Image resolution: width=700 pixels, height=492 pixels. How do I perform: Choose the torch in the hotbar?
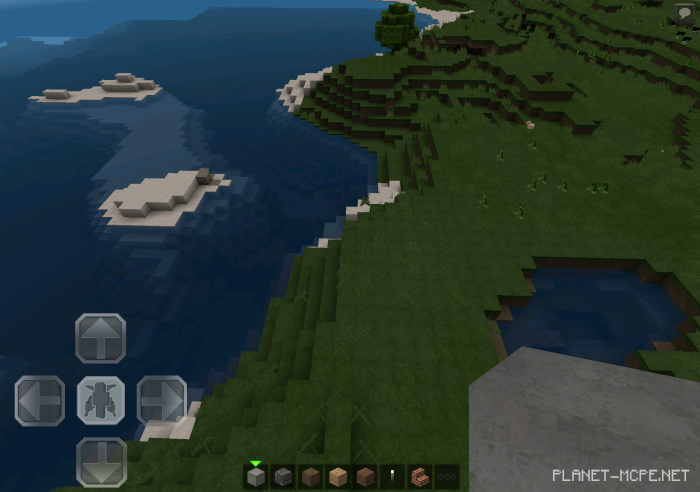pos(393,477)
